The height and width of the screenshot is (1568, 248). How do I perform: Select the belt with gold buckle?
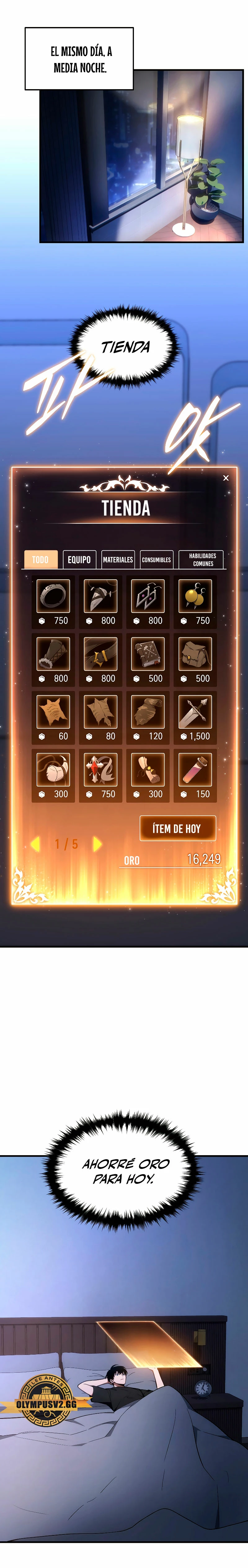click(x=100, y=654)
